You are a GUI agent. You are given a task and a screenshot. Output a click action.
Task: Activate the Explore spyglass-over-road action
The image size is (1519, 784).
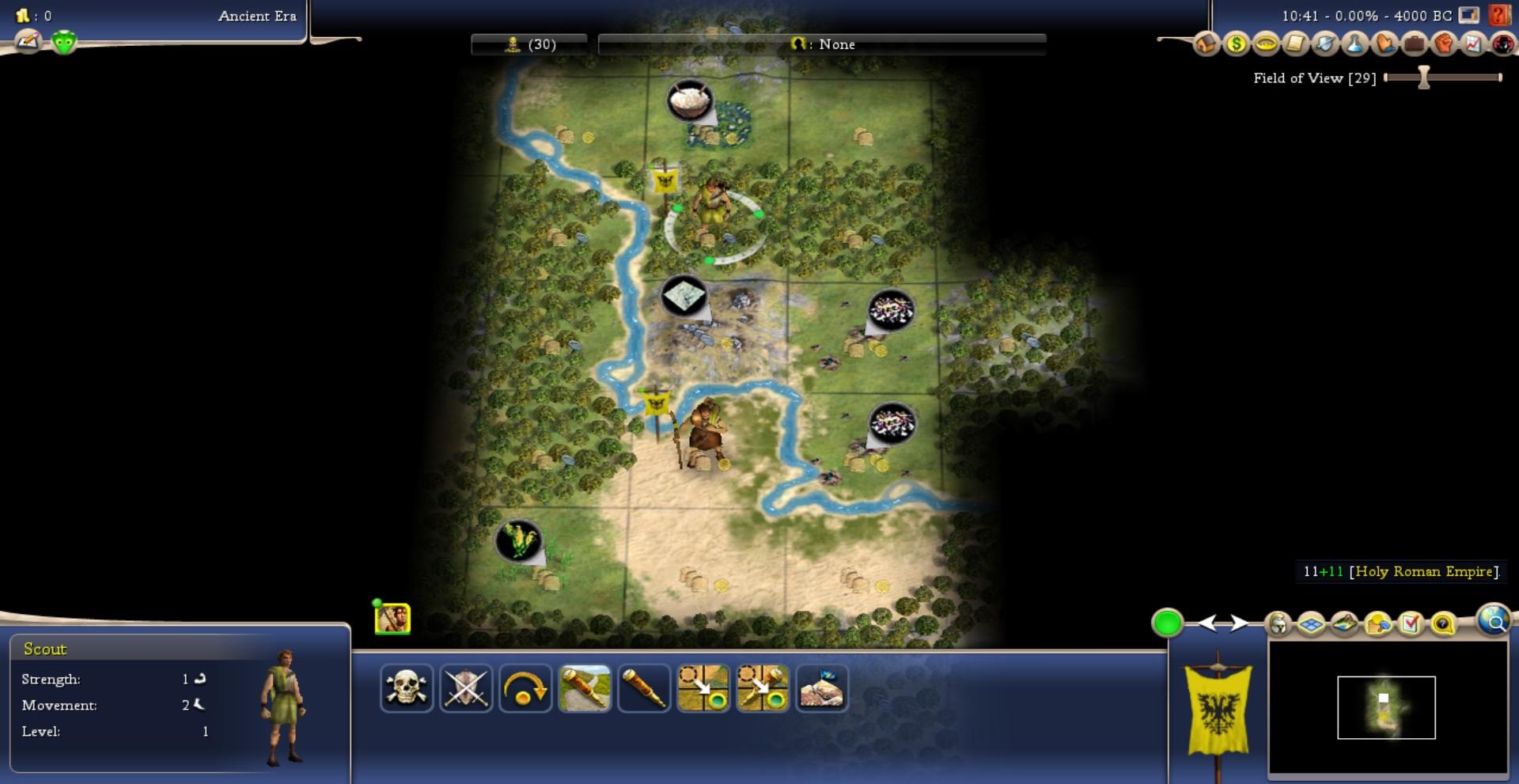click(585, 687)
